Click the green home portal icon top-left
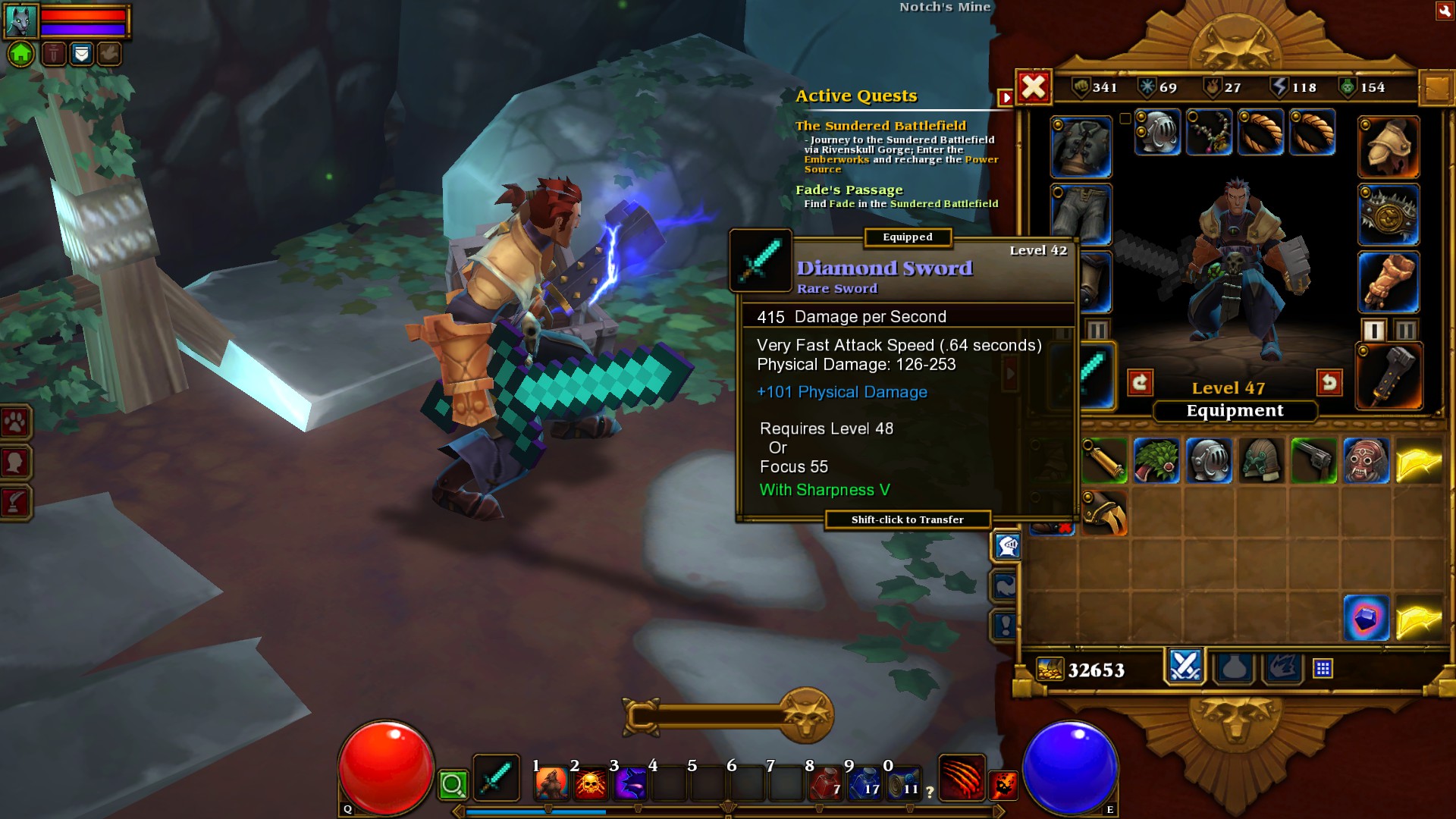The height and width of the screenshot is (819, 1456). pos(22,54)
